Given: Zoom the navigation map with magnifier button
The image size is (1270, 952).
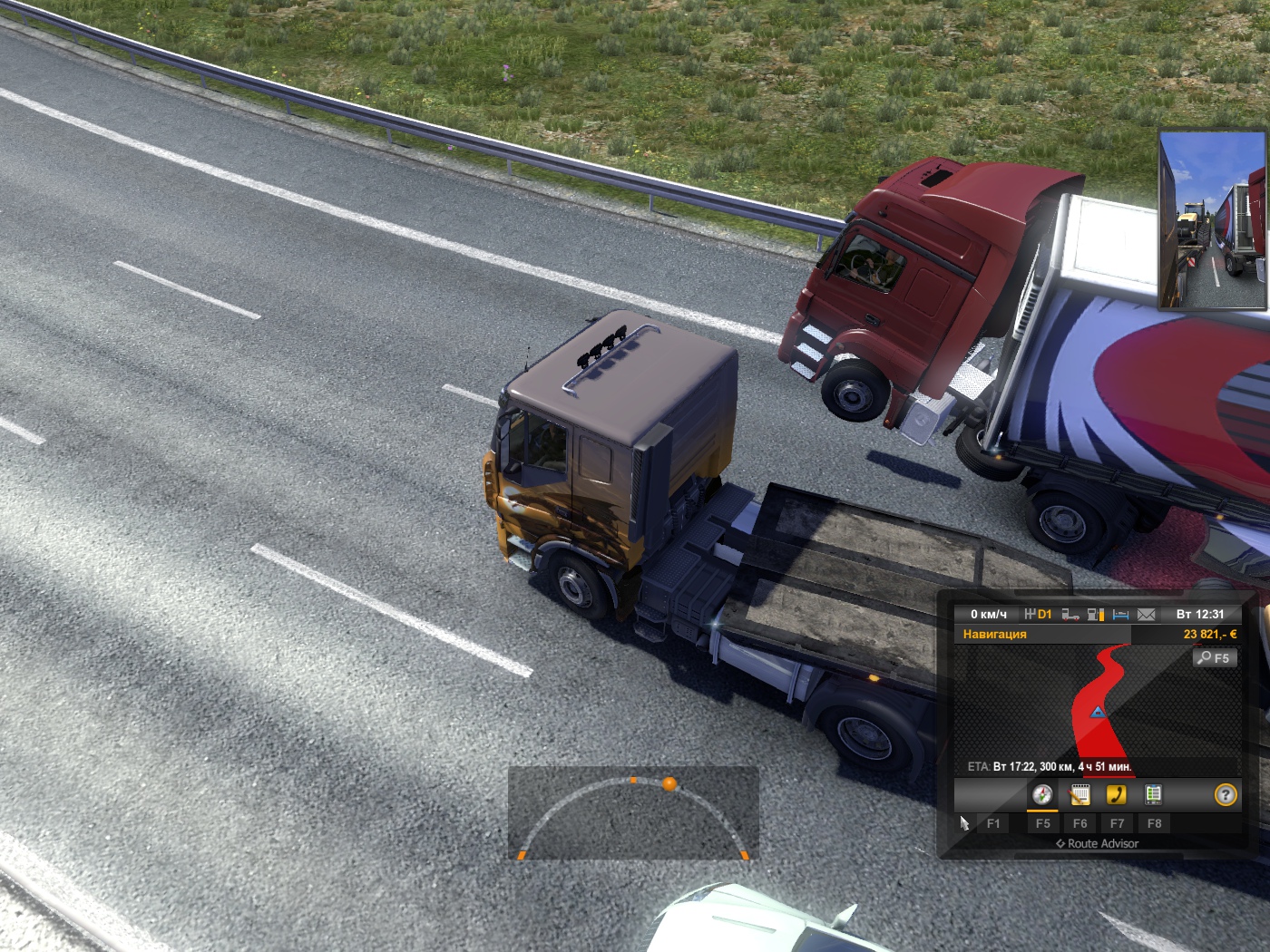Looking at the screenshot, I should coord(1213,657).
